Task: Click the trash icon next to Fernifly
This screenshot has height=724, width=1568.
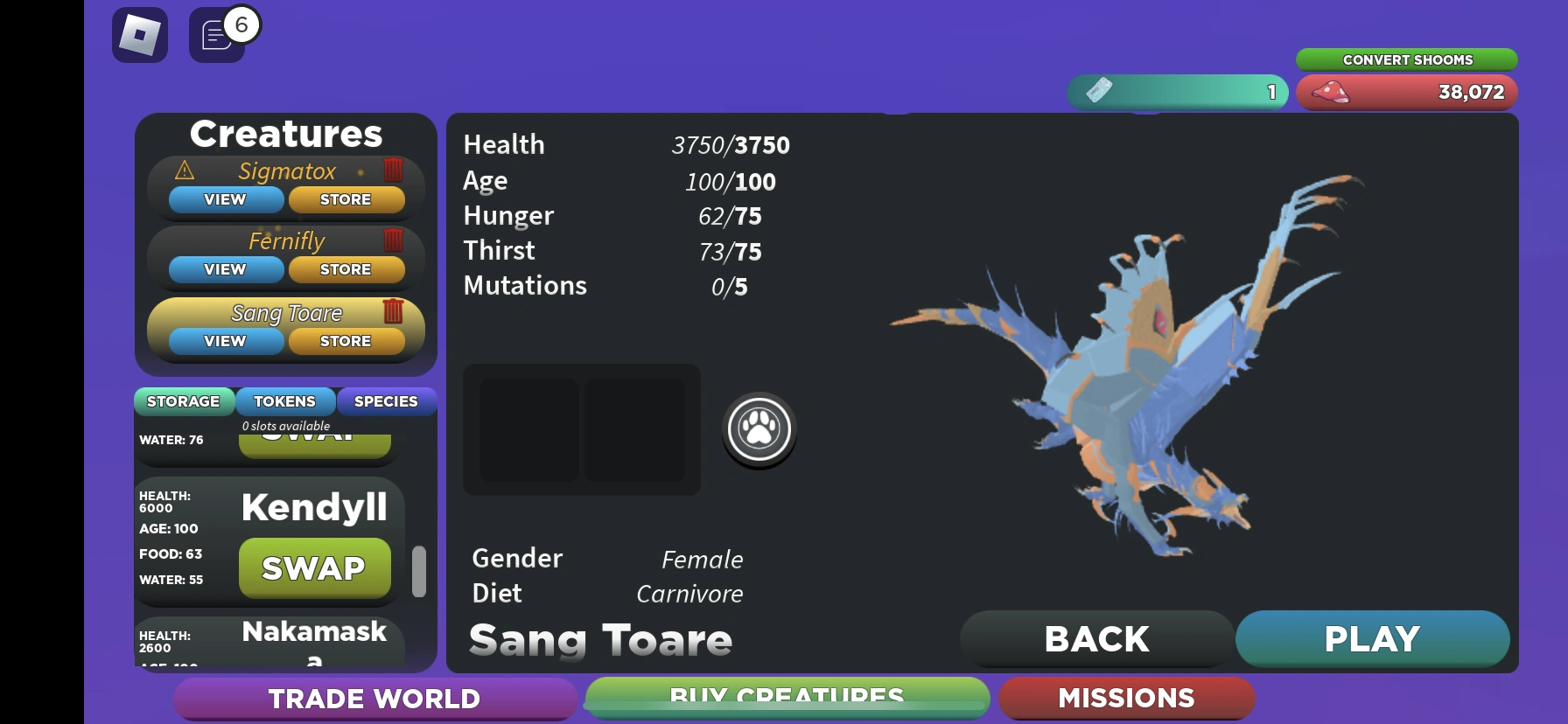Action: click(x=393, y=240)
